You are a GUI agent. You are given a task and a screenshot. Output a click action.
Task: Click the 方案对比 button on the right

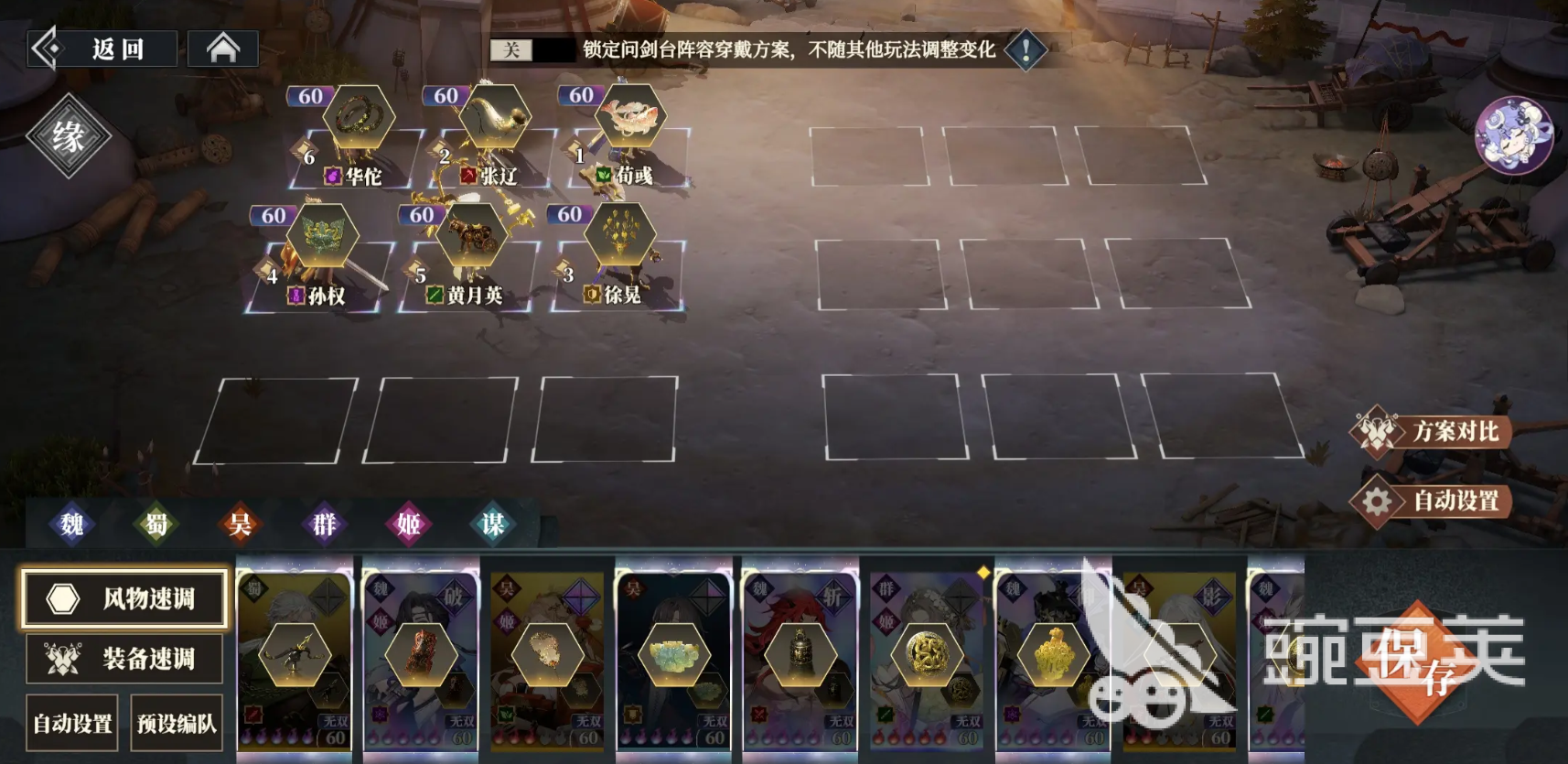(x=1457, y=432)
